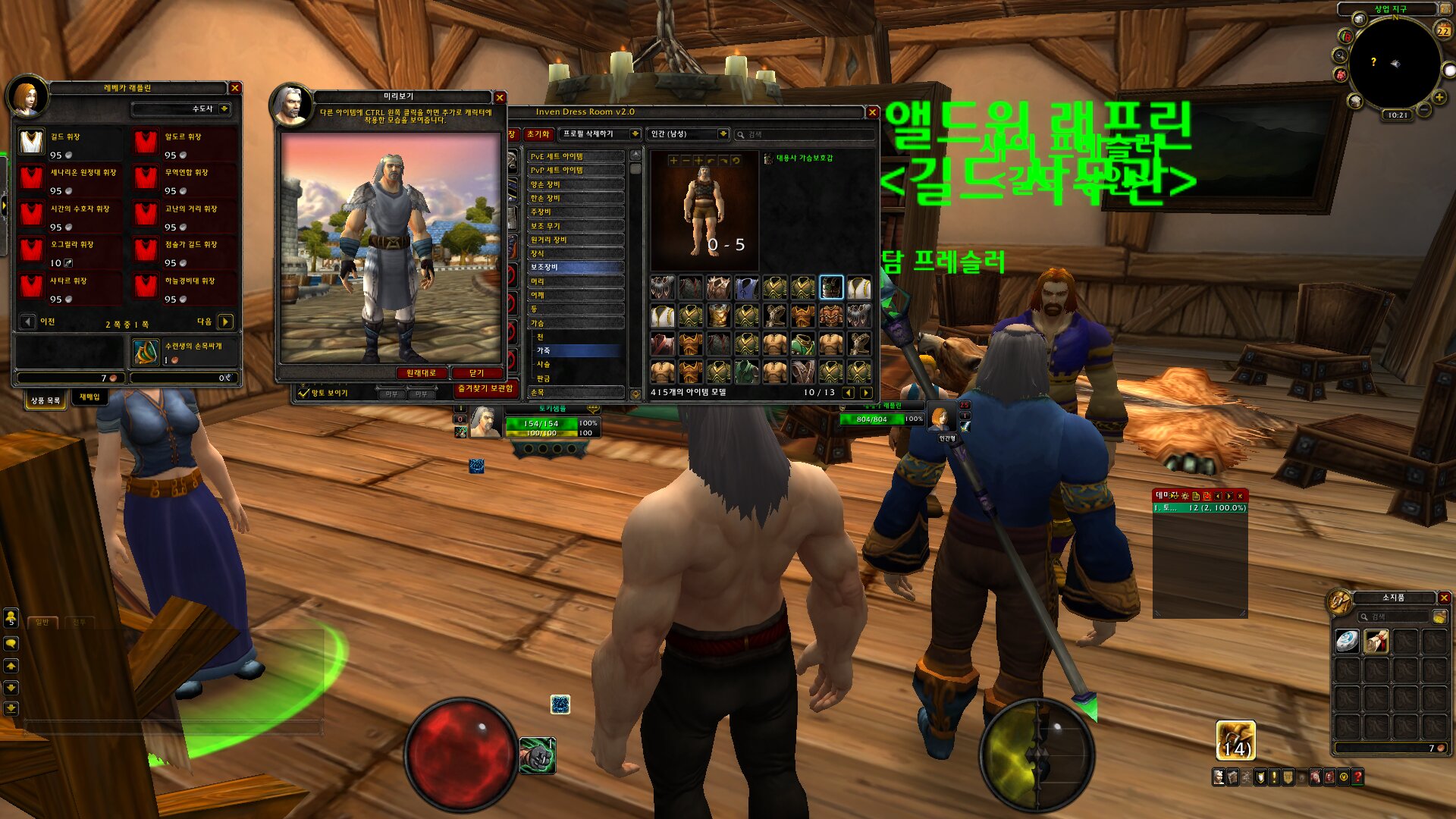
Task: Close the Inven Dress Room window
Action: 872,112
